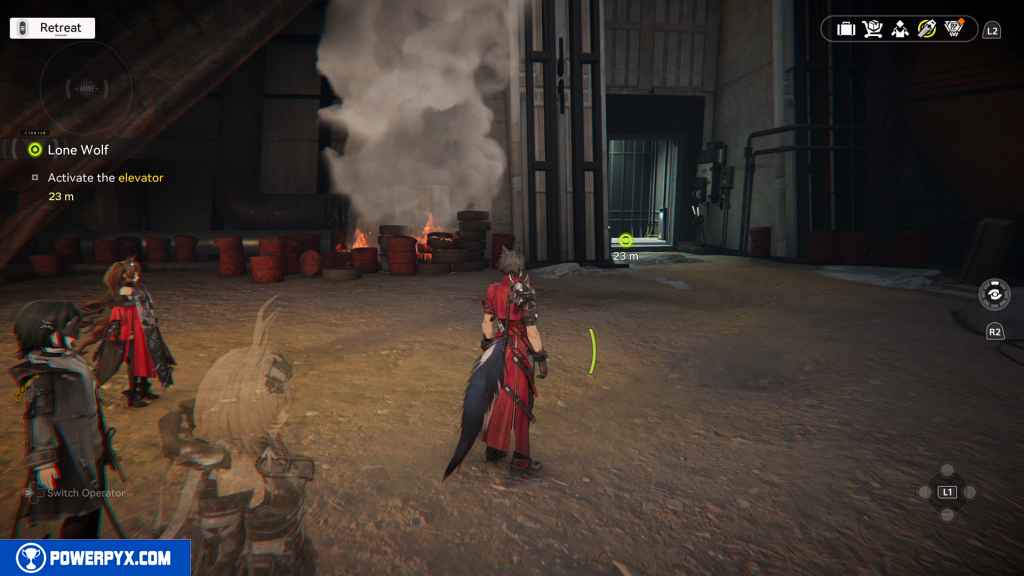
Task: Click the faint circular minimap
Action: pos(85,88)
